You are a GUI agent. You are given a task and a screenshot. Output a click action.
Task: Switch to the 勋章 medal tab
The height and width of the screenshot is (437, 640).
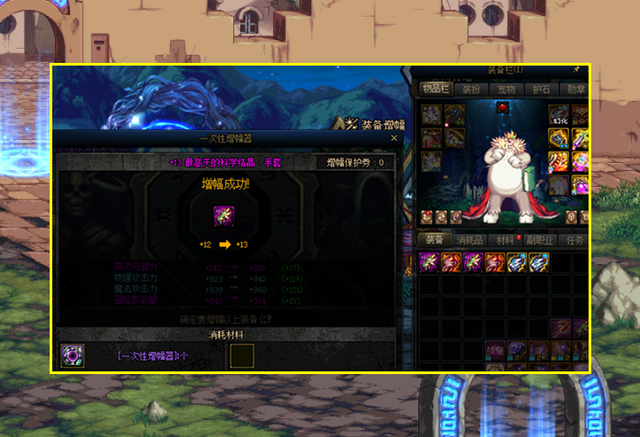tap(575, 89)
